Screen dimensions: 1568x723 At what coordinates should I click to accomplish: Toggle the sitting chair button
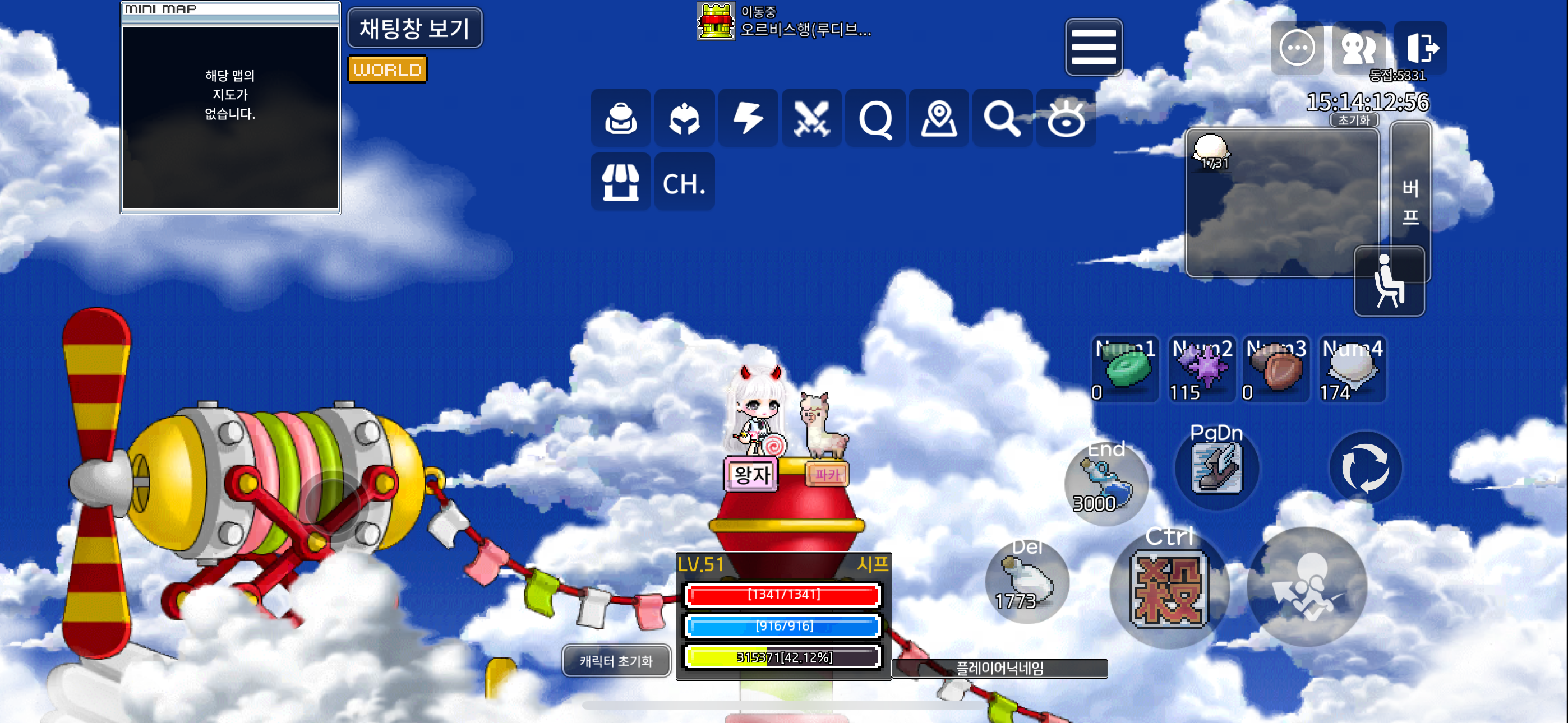point(1389,281)
